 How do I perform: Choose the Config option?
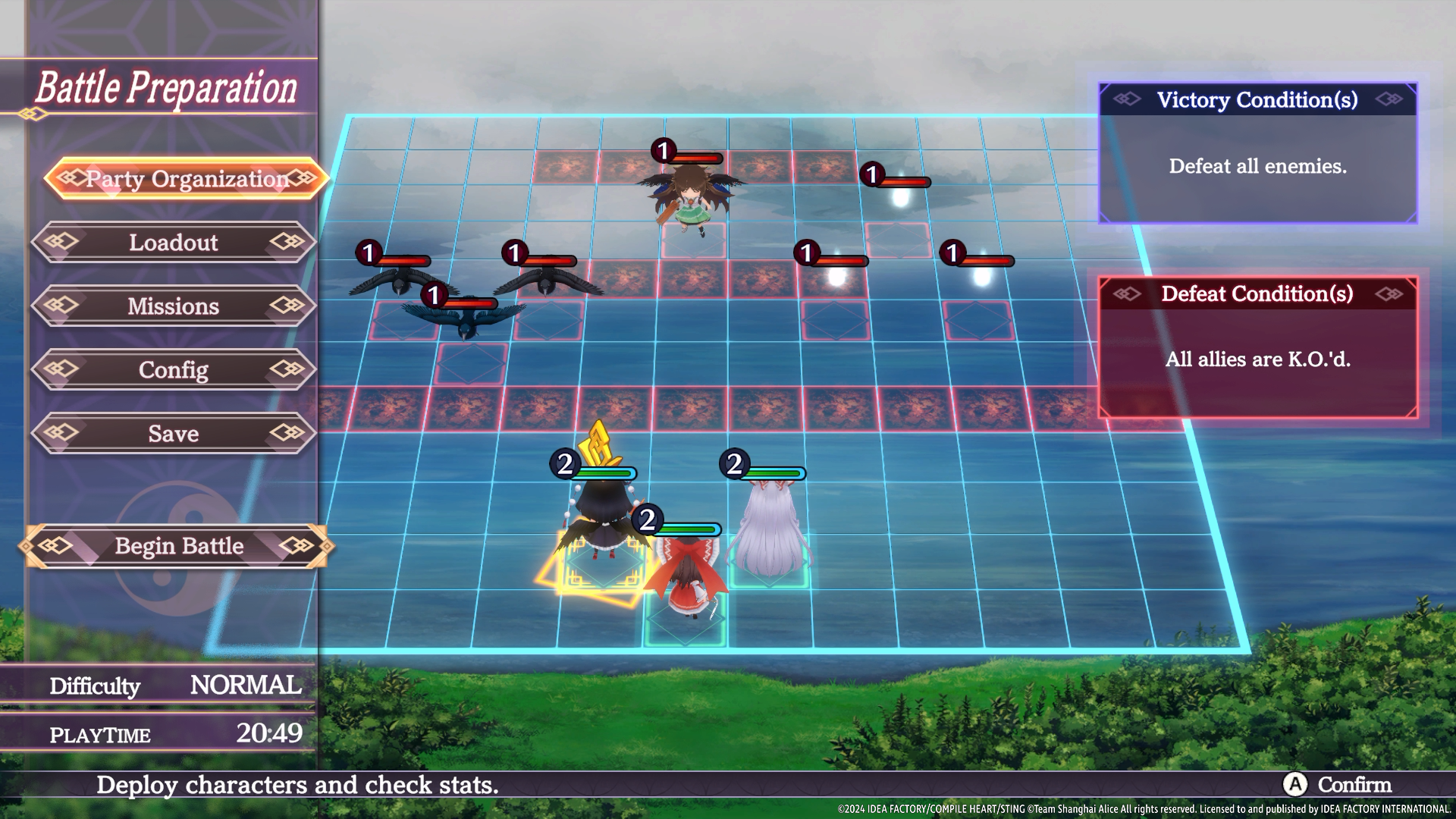pos(174,370)
